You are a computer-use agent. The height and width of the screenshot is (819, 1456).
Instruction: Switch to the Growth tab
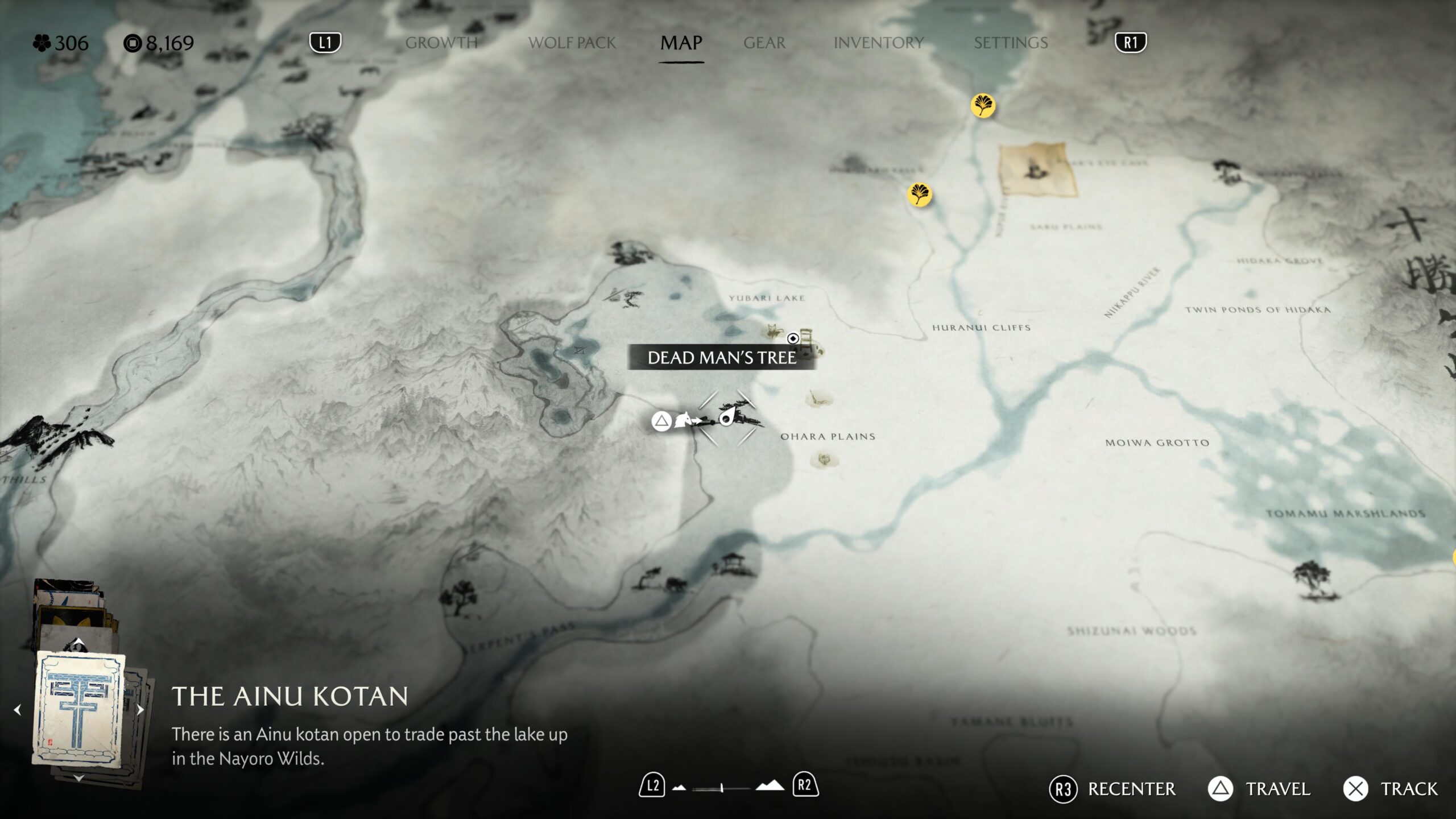(x=441, y=43)
